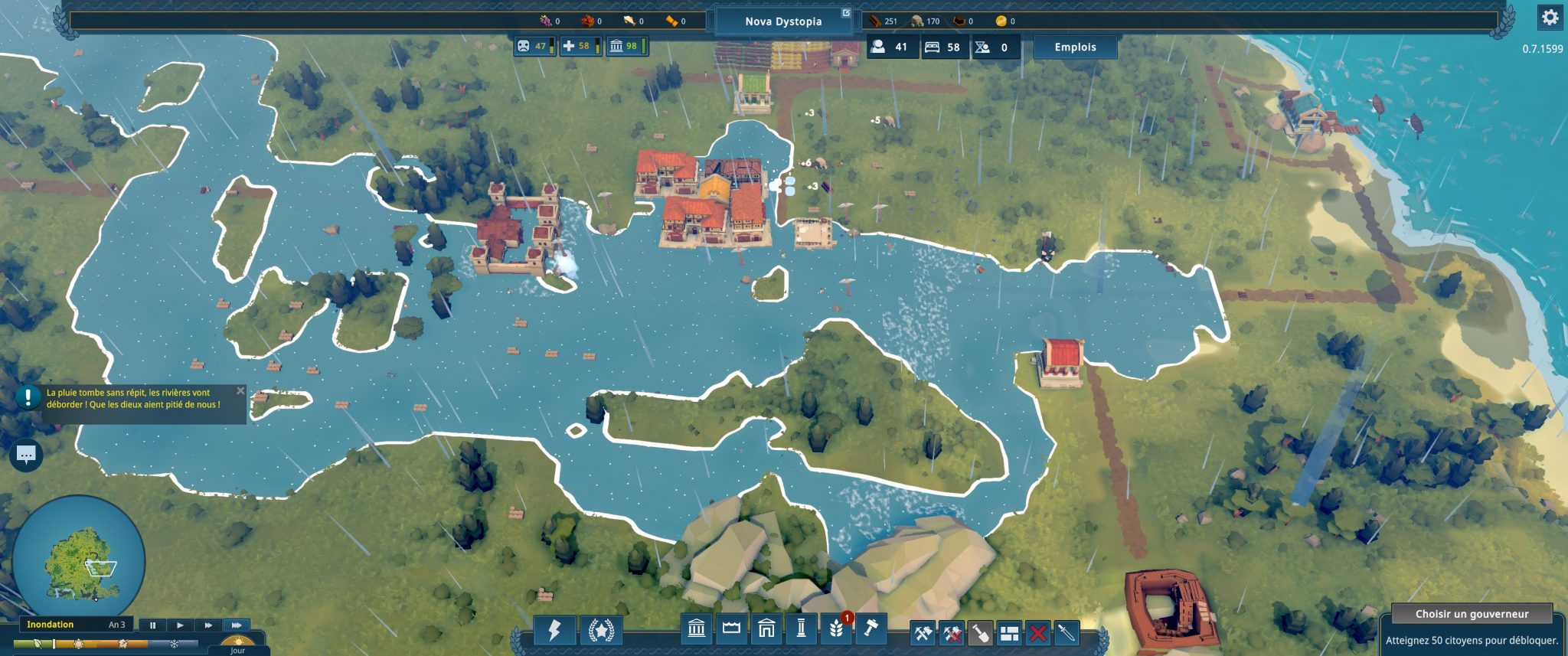1568x656 pixels.
Task: Choose a governor via Choisir un gouverneur
Action: click(x=1472, y=614)
